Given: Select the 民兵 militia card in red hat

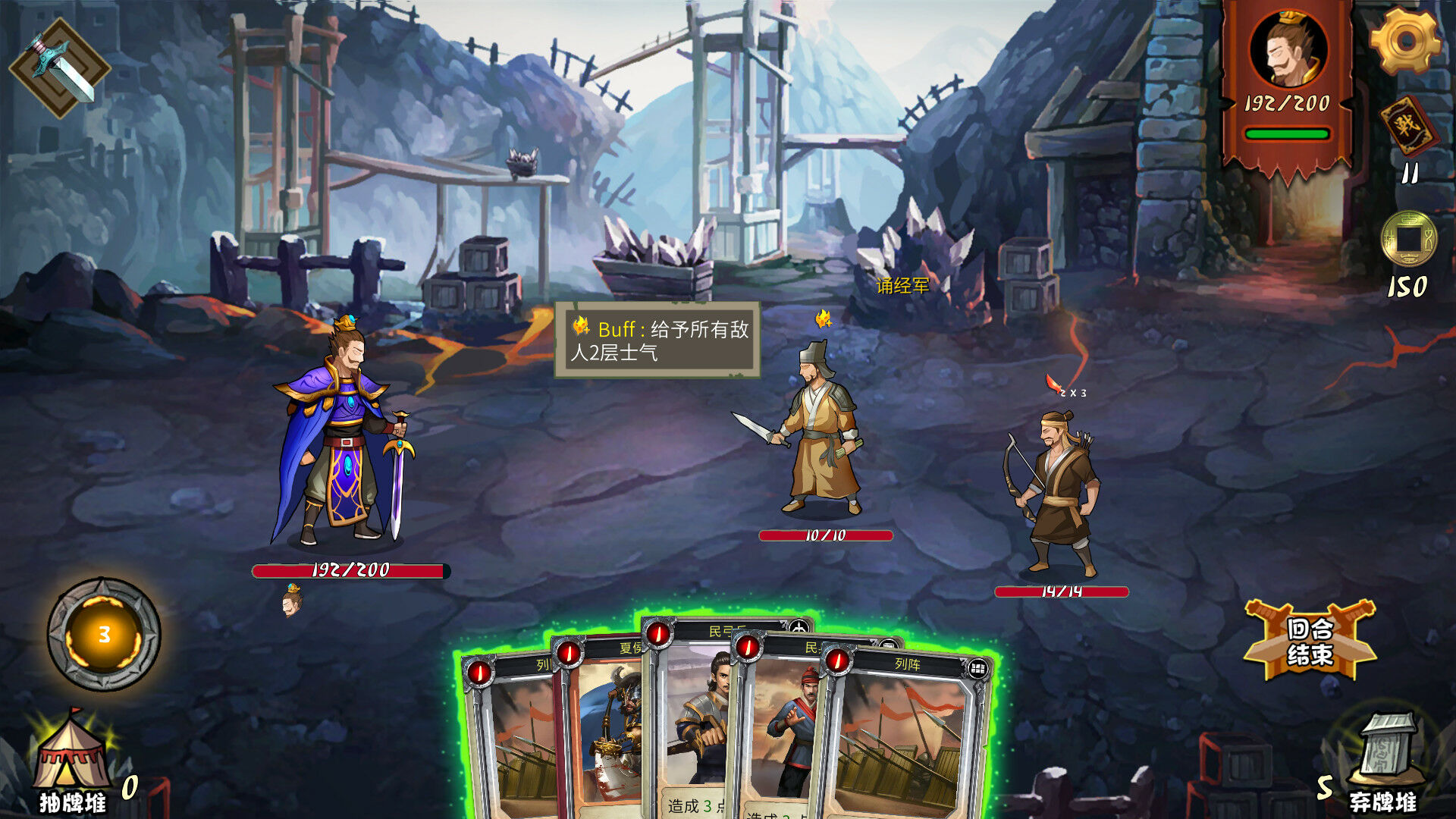Looking at the screenshot, I should [781, 728].
